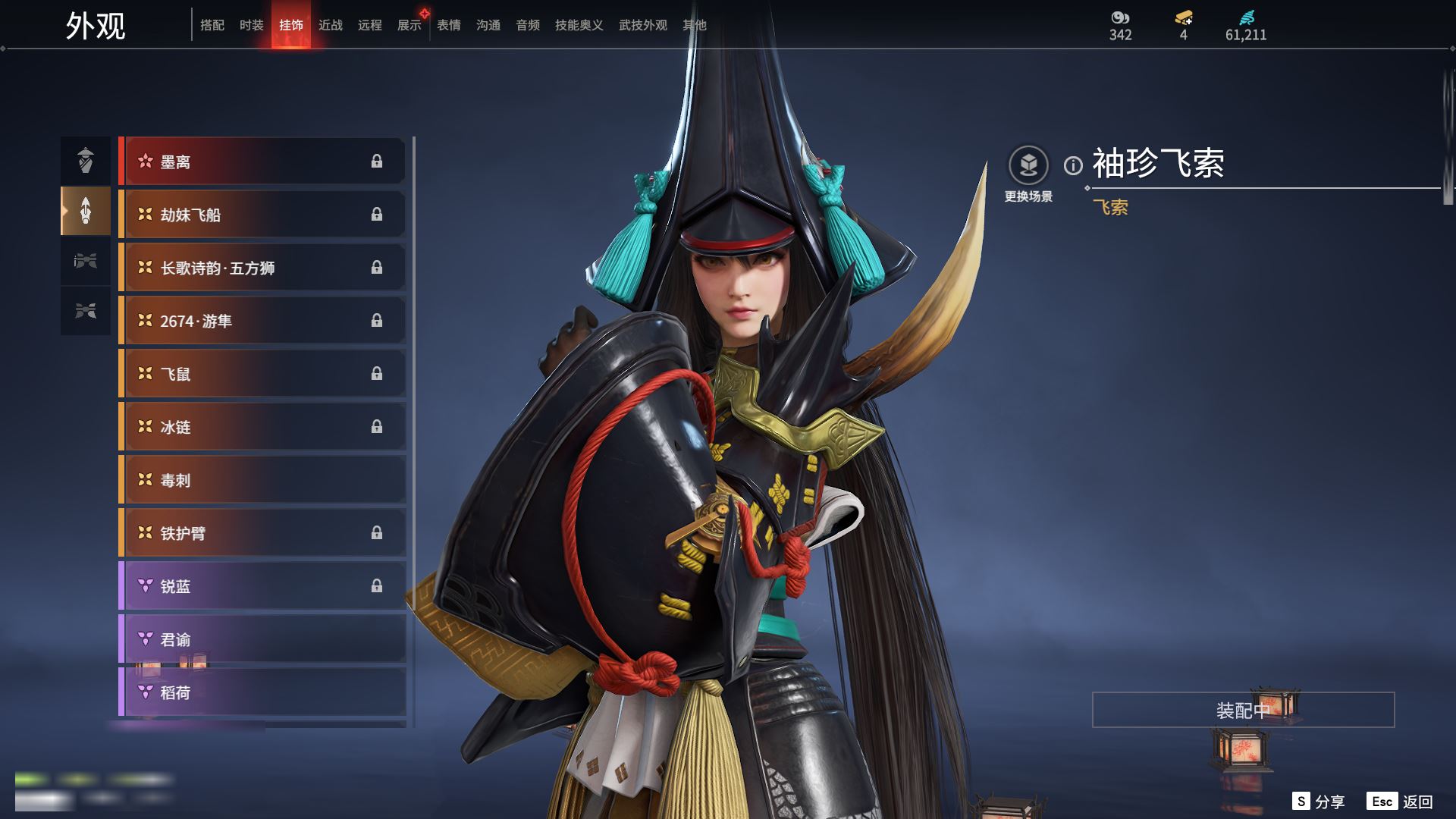Click the 分享 share button
The height and width of the screenshot is (819, 1456).
click(x=1319, y=802)
